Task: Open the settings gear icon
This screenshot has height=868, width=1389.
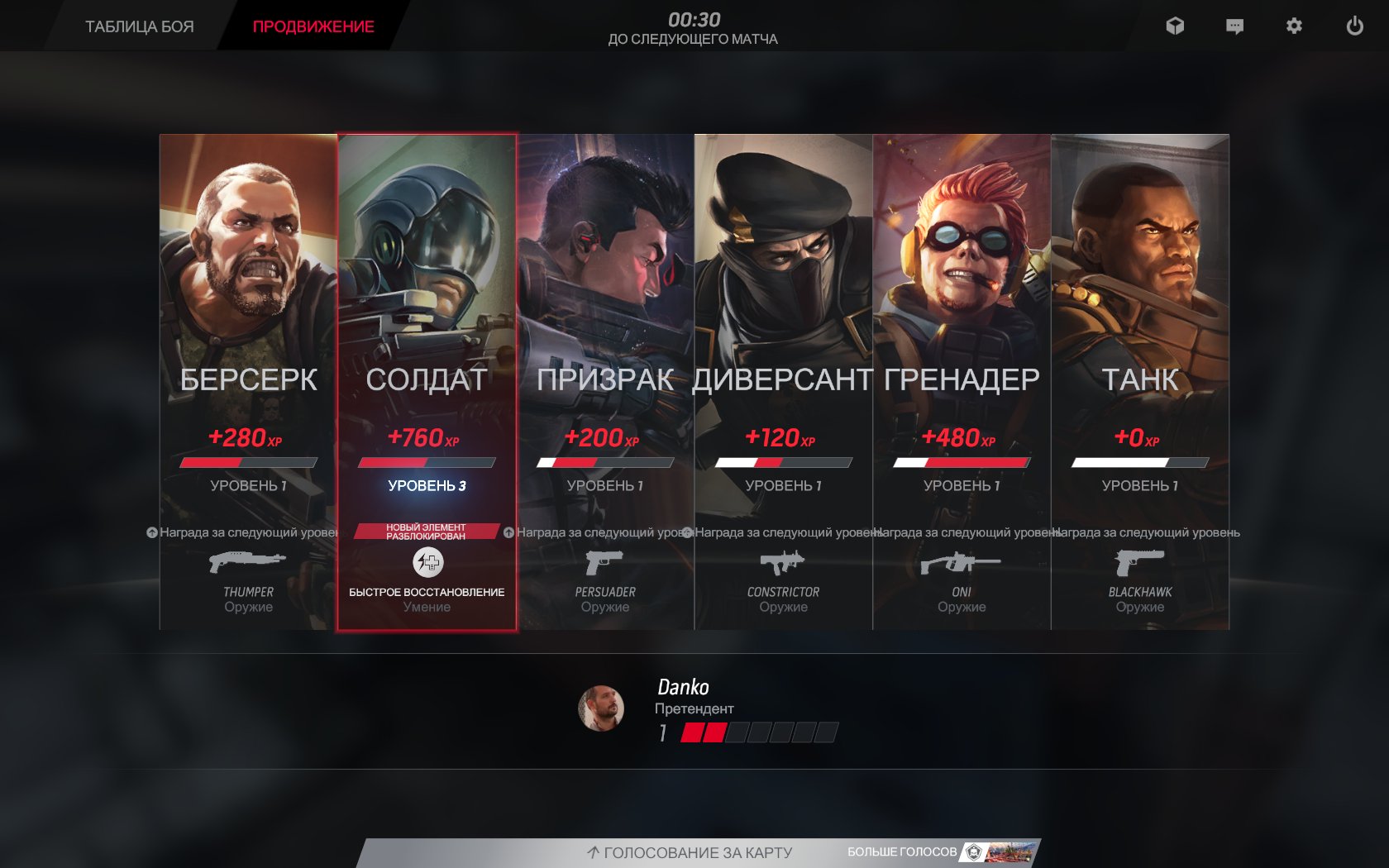Action: tap(1292, 26)
